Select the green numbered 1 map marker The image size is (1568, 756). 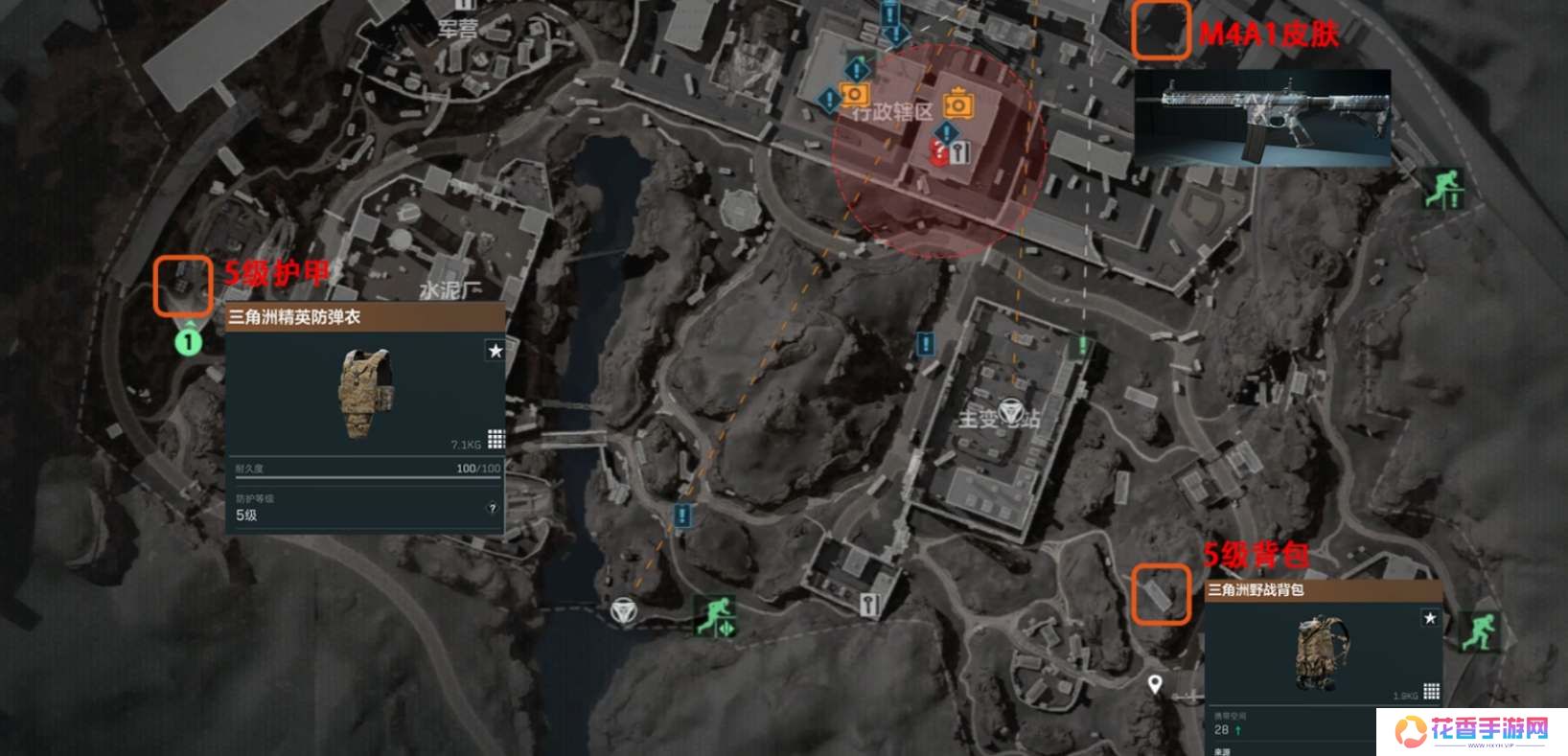click(189, 341)
